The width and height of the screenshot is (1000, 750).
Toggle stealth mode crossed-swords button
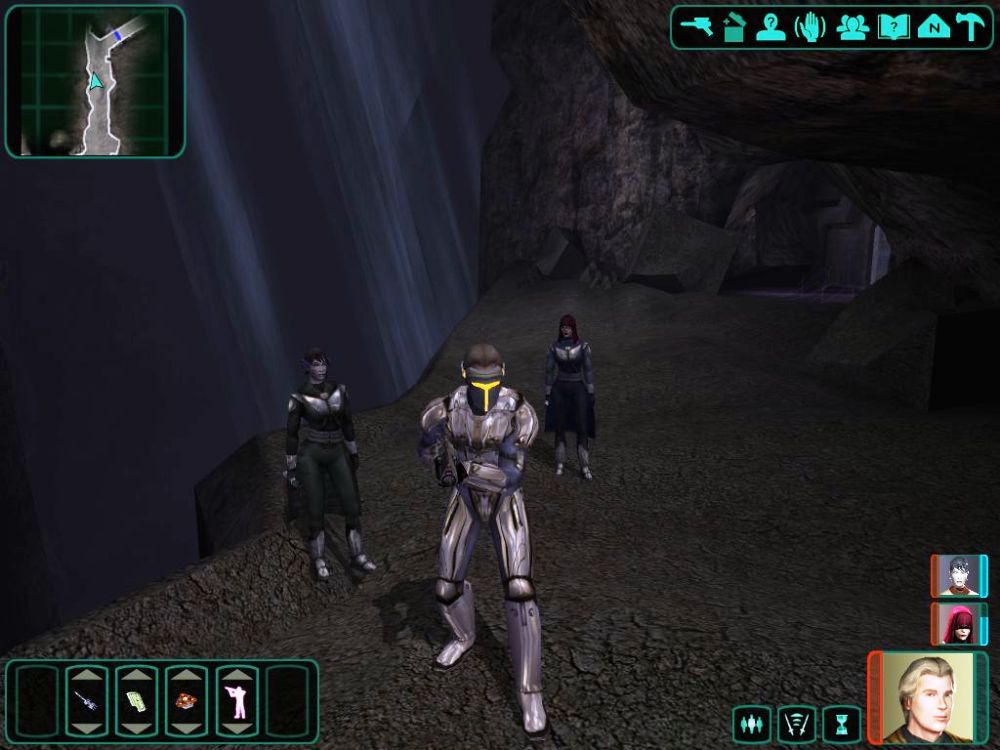pyautogui.click(x=796, y=723)
